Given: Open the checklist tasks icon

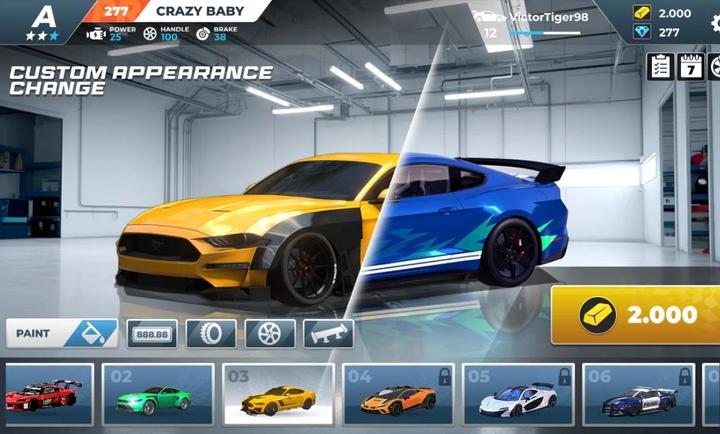Looking at the screenshot, I should (x=660, y=67).
